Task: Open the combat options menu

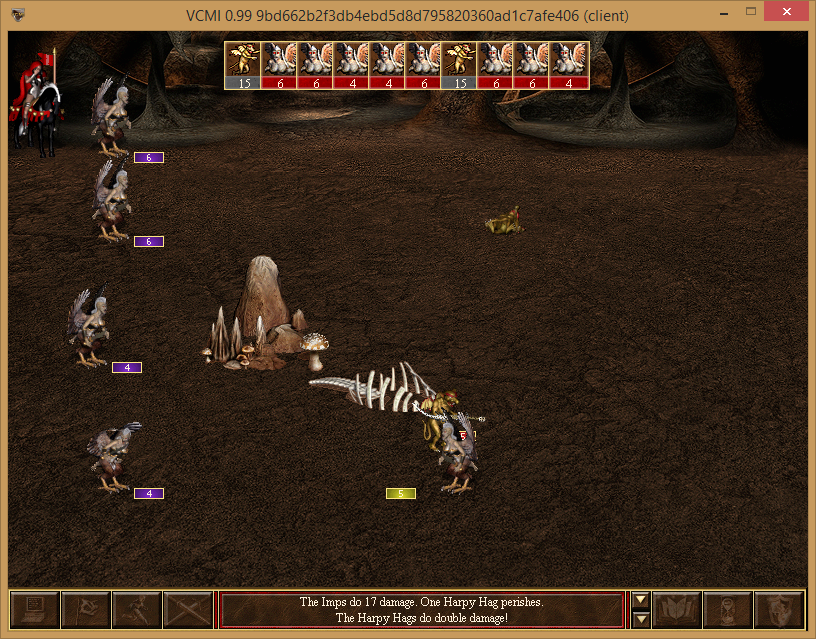Action: [x=35, y=608]
